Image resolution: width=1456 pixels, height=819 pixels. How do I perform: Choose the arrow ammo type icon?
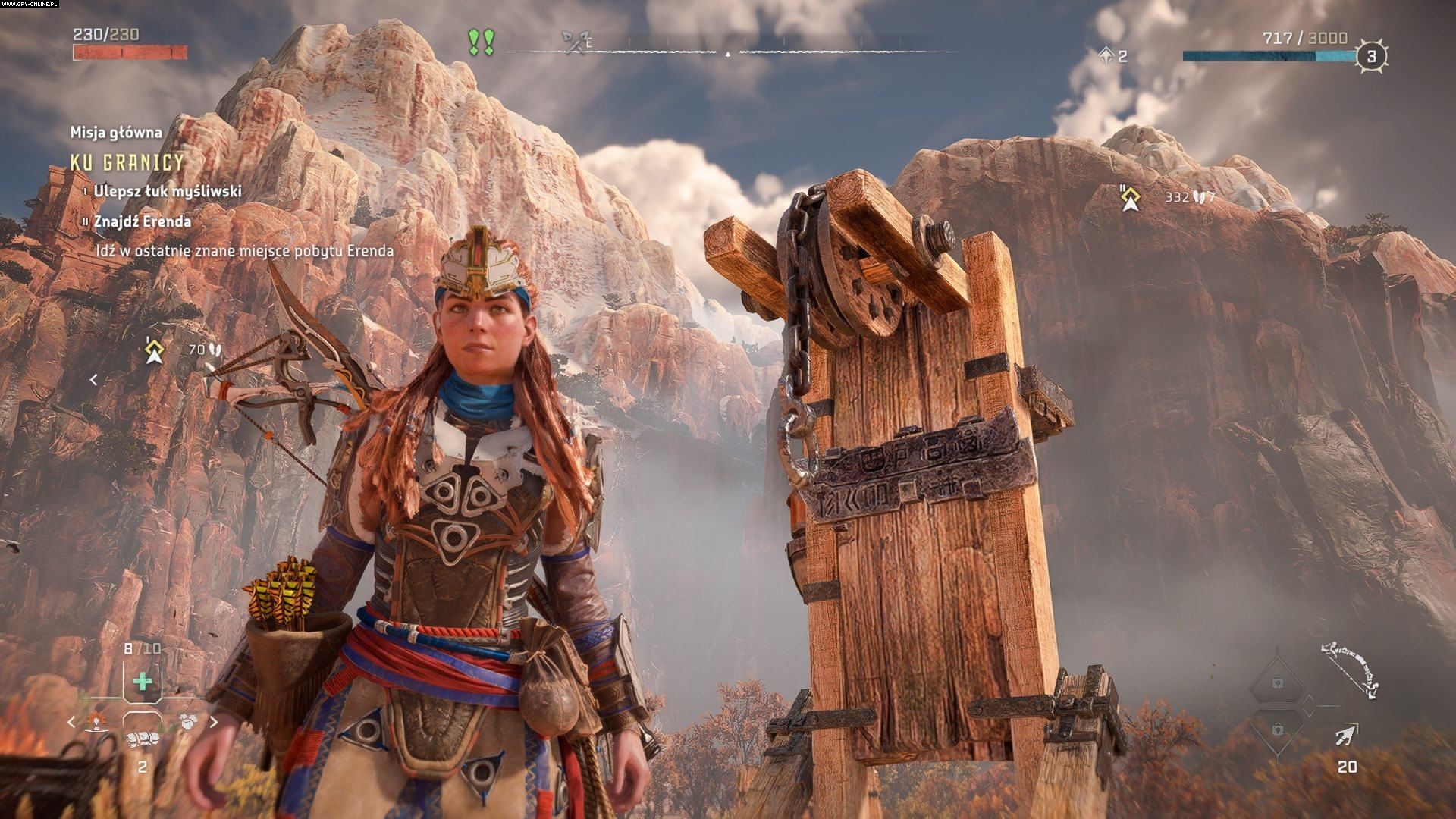click(x=1347, y=735)
